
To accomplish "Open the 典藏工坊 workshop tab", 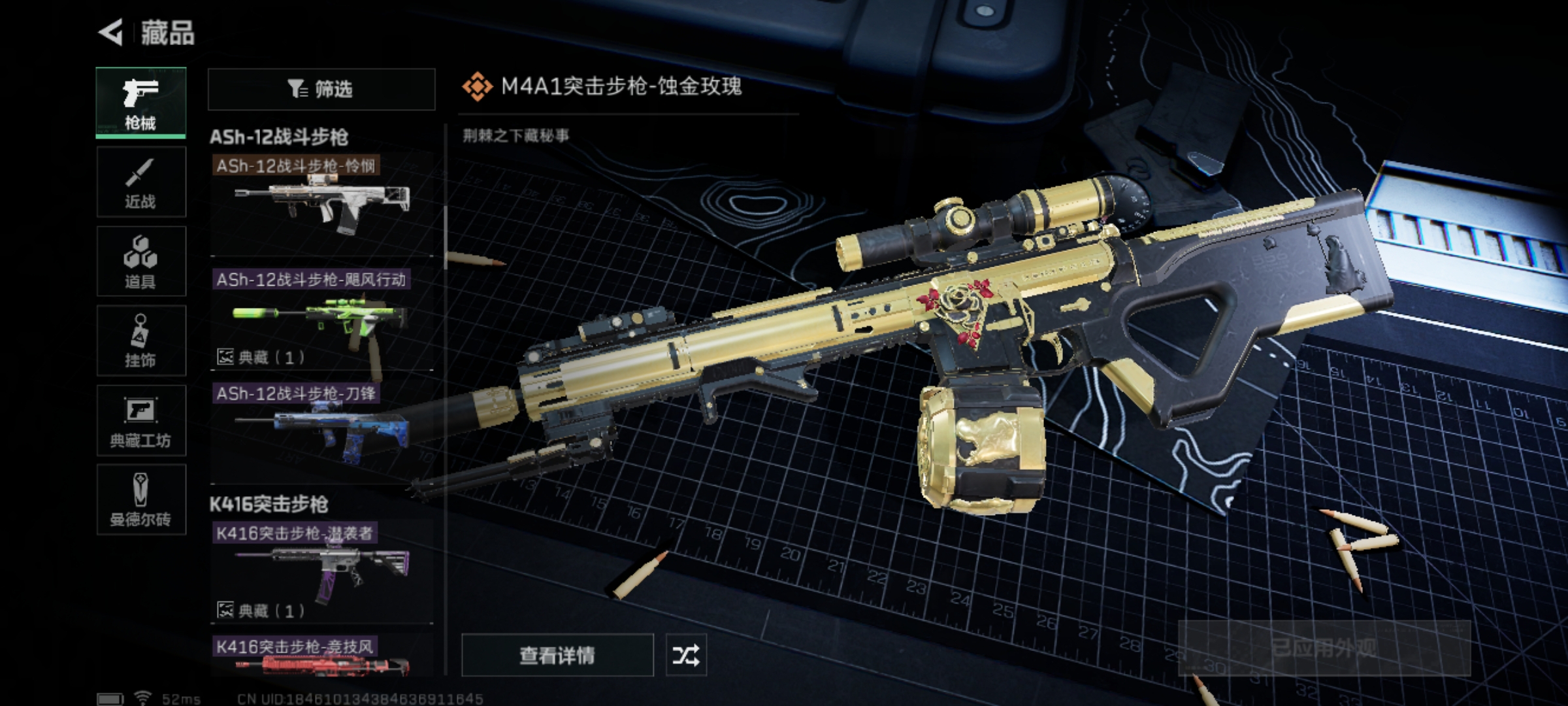I will coord(141,420).
